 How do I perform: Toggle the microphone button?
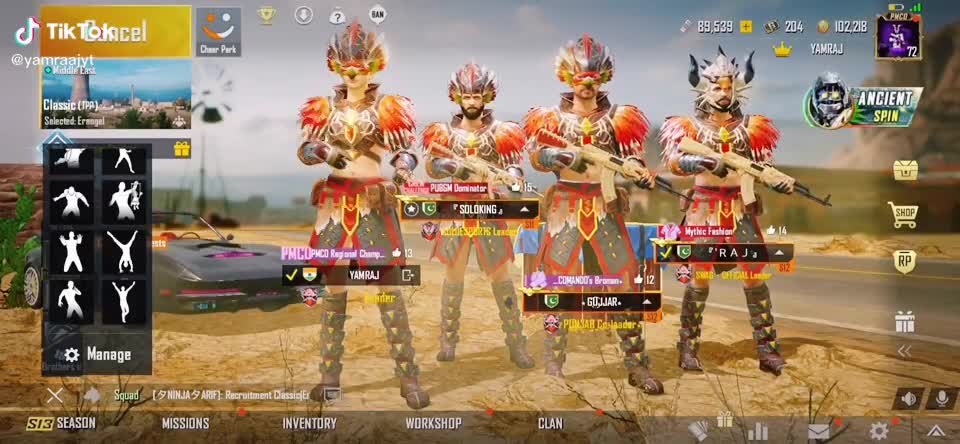(x=940, y=398)
